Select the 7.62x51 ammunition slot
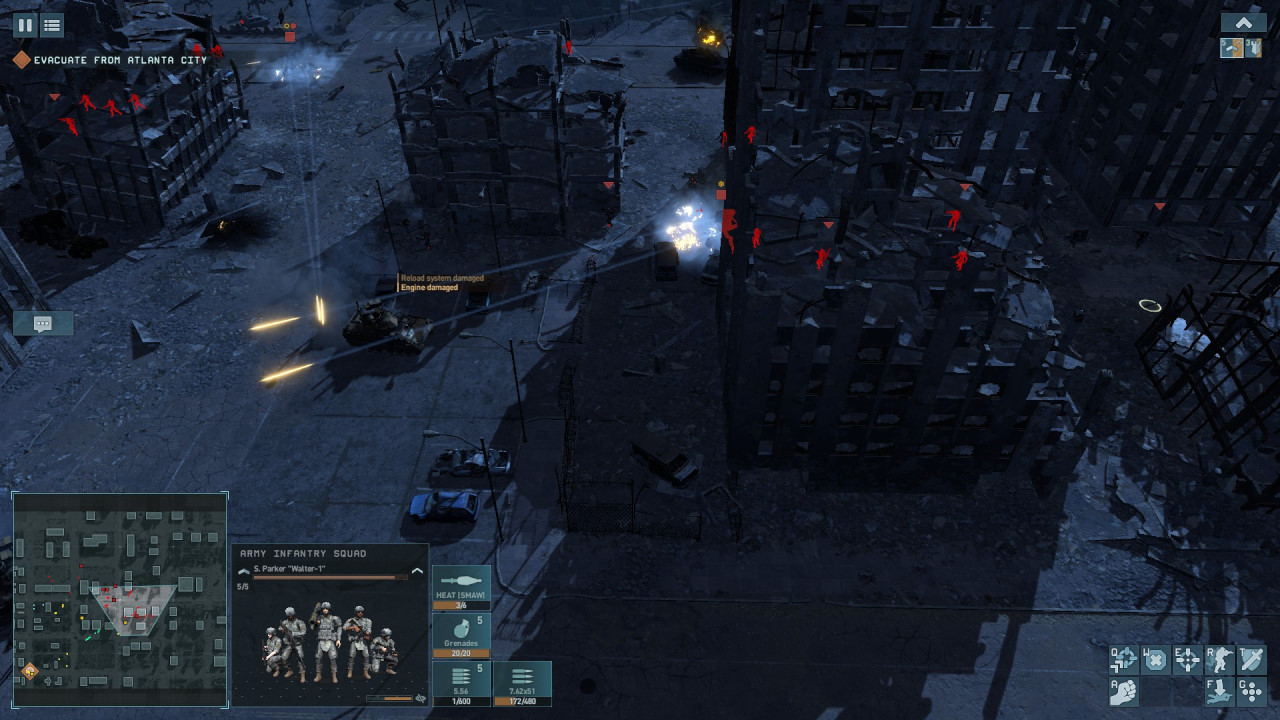This screenshot has height=720, width=1280. 522,684
